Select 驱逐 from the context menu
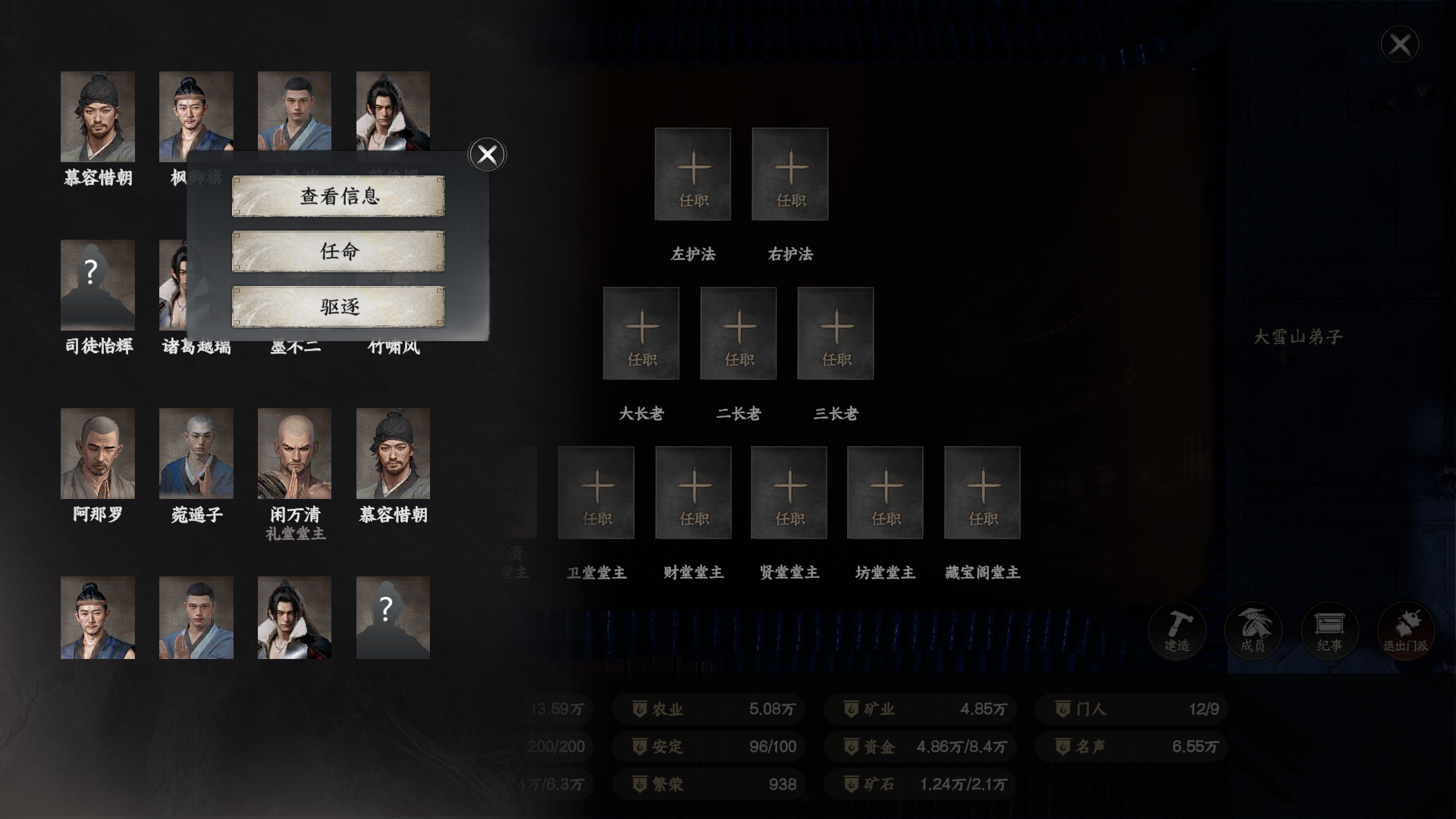The width and height of the screenshot is (1456, 819). point(338,306)
